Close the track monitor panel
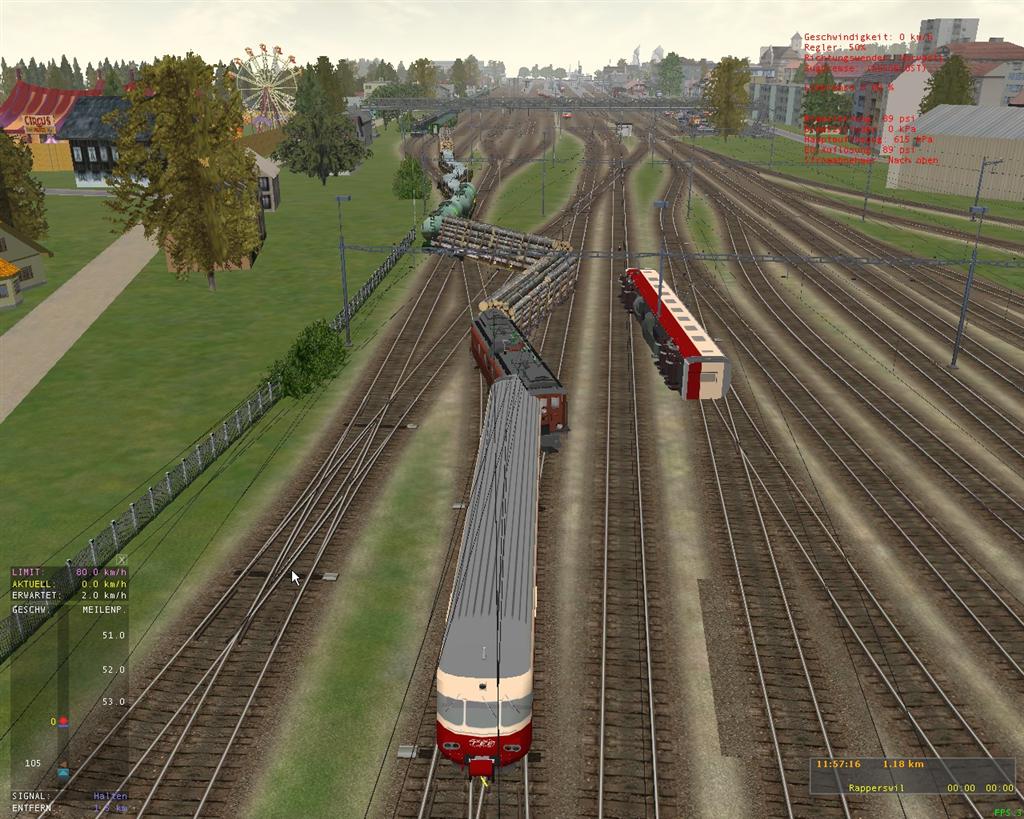Image resolution: width=1024 pixels, height=819 pixels. [122, 560]
